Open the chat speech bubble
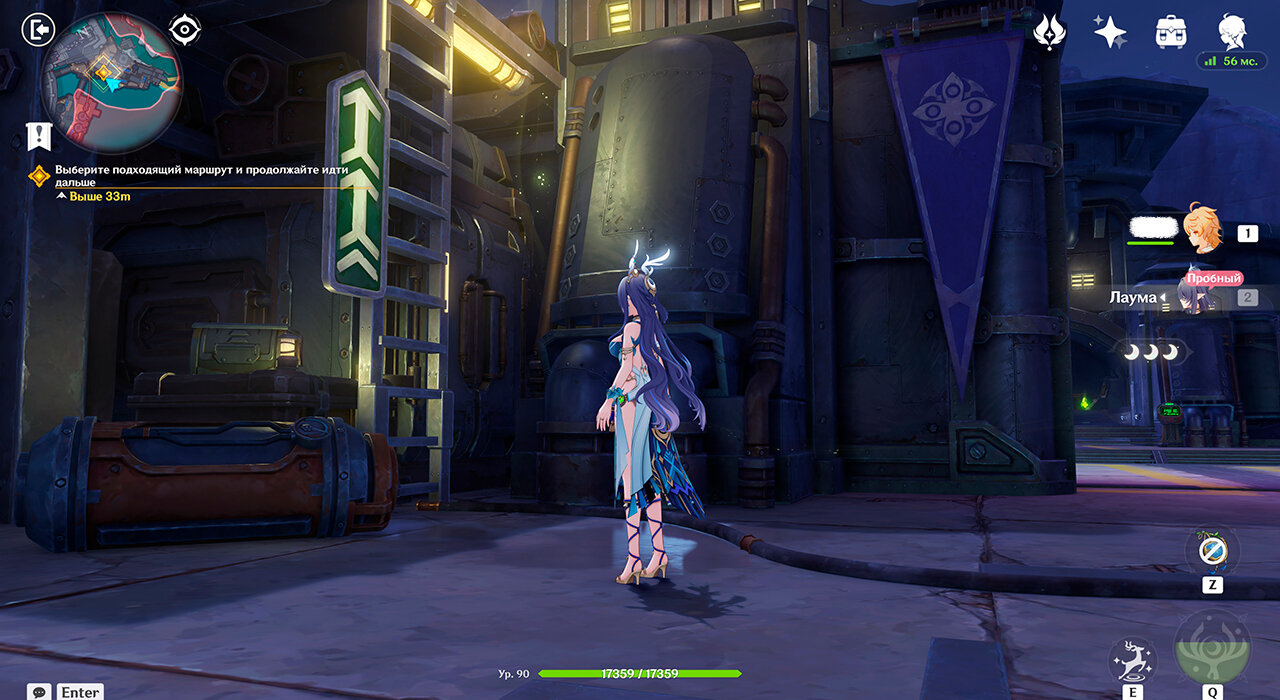This screenshot has width=1280, height=700. tap(40, 692)
